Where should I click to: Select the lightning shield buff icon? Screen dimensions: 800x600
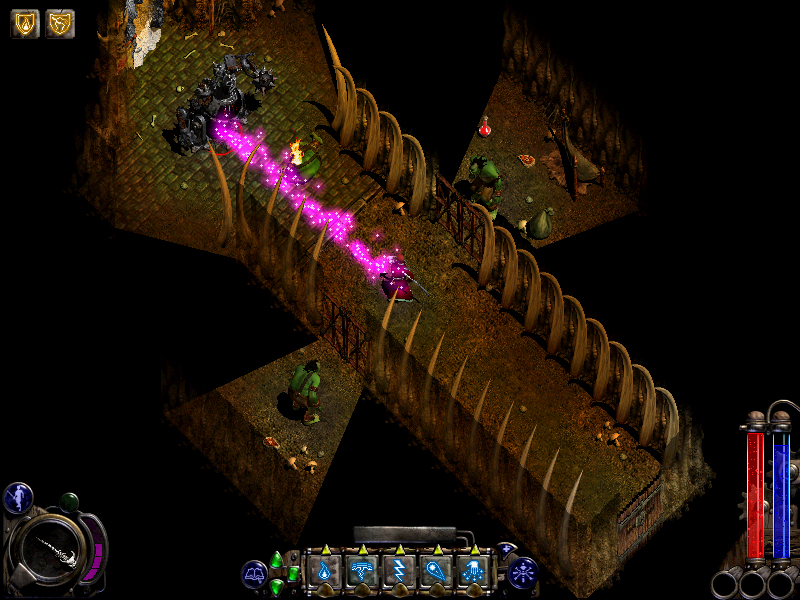(60, 23)
